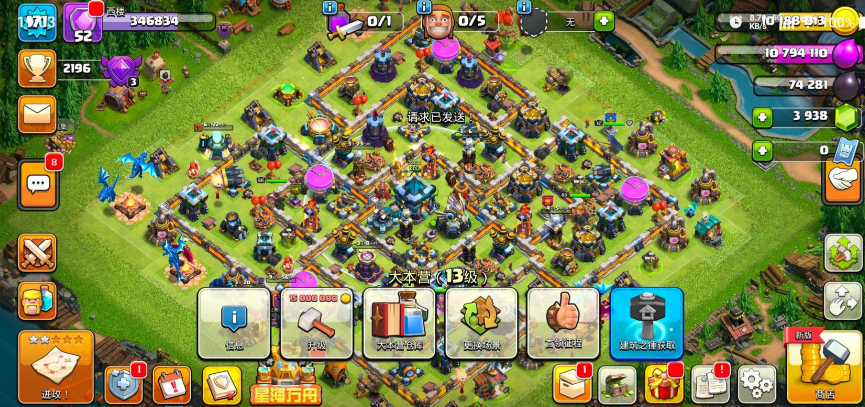Open the crossed swords battle log
The width and height of the screenshot is (865, 407).
[x=38, y=252]
